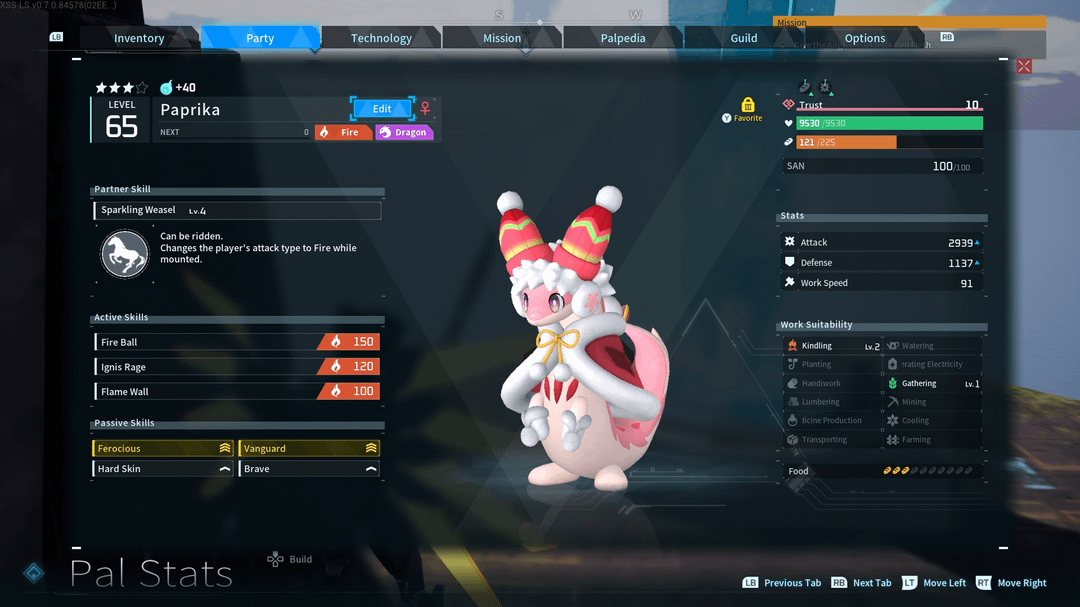Click the partner skill horse icon

point(125,254)
